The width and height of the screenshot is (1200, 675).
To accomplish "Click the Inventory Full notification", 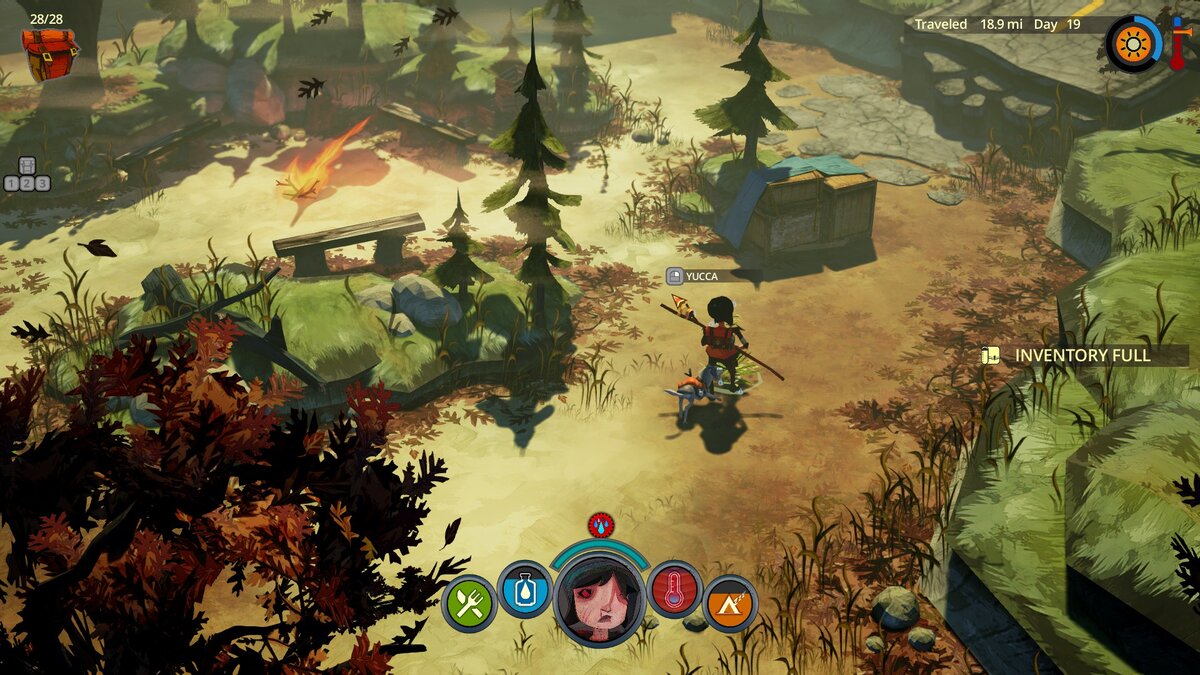I will tap(1083, 355).
